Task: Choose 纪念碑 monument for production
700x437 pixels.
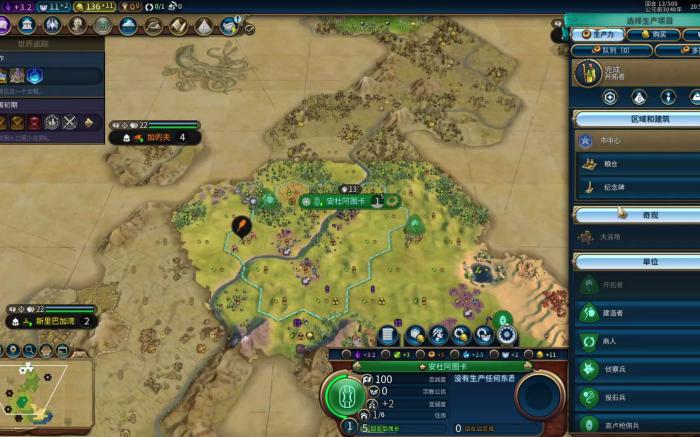Action: pyautogui.click(x=640, y=187)
